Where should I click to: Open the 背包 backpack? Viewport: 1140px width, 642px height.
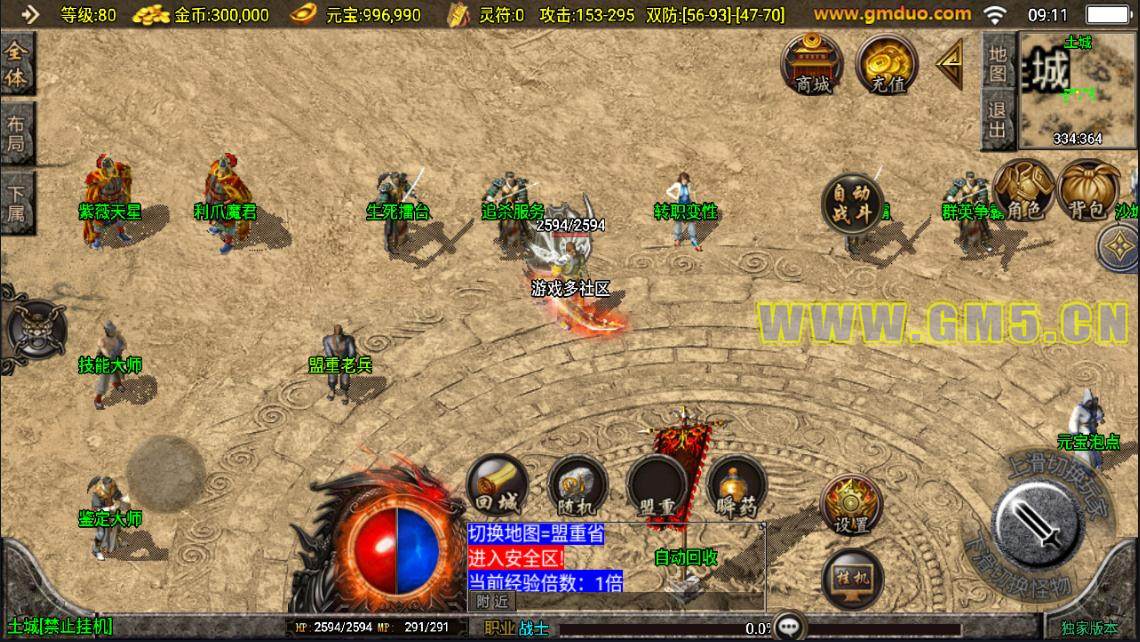click(x=1089, y=190)
